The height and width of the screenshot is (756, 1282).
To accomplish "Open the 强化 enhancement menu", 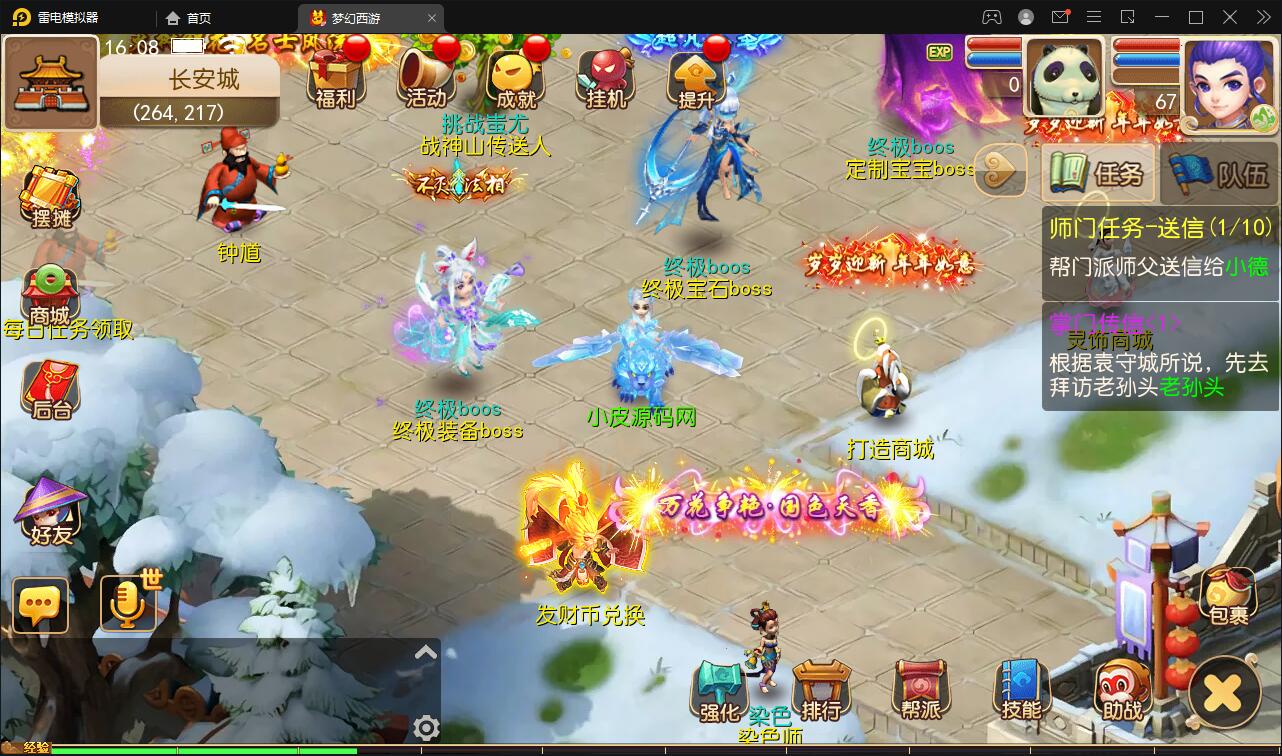I will point(719,690).
